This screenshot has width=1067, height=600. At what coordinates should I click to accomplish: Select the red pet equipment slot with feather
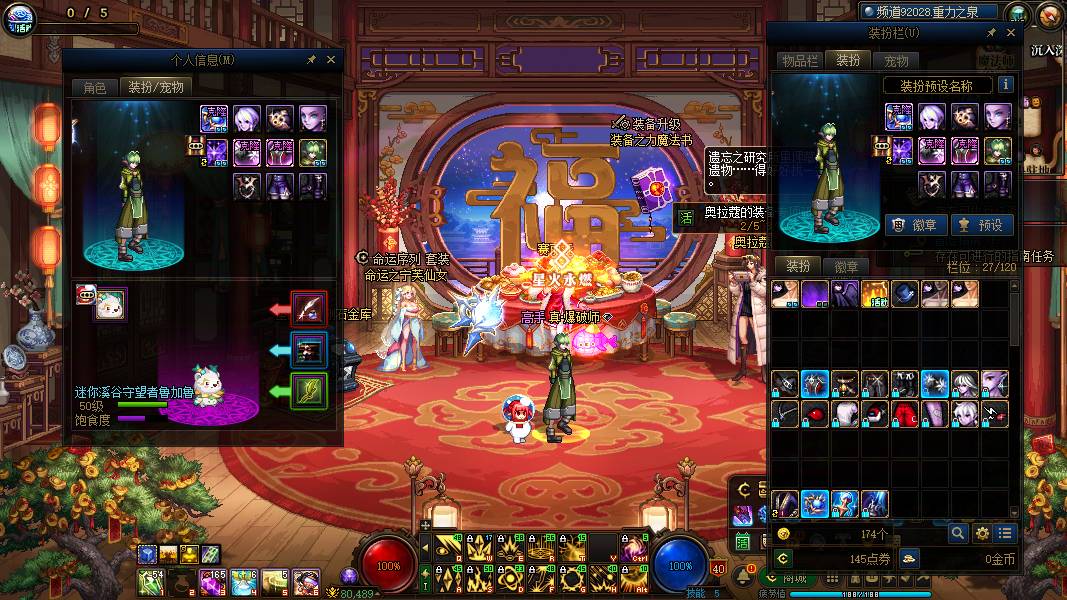pyautogui.click(x=309, y=309)
